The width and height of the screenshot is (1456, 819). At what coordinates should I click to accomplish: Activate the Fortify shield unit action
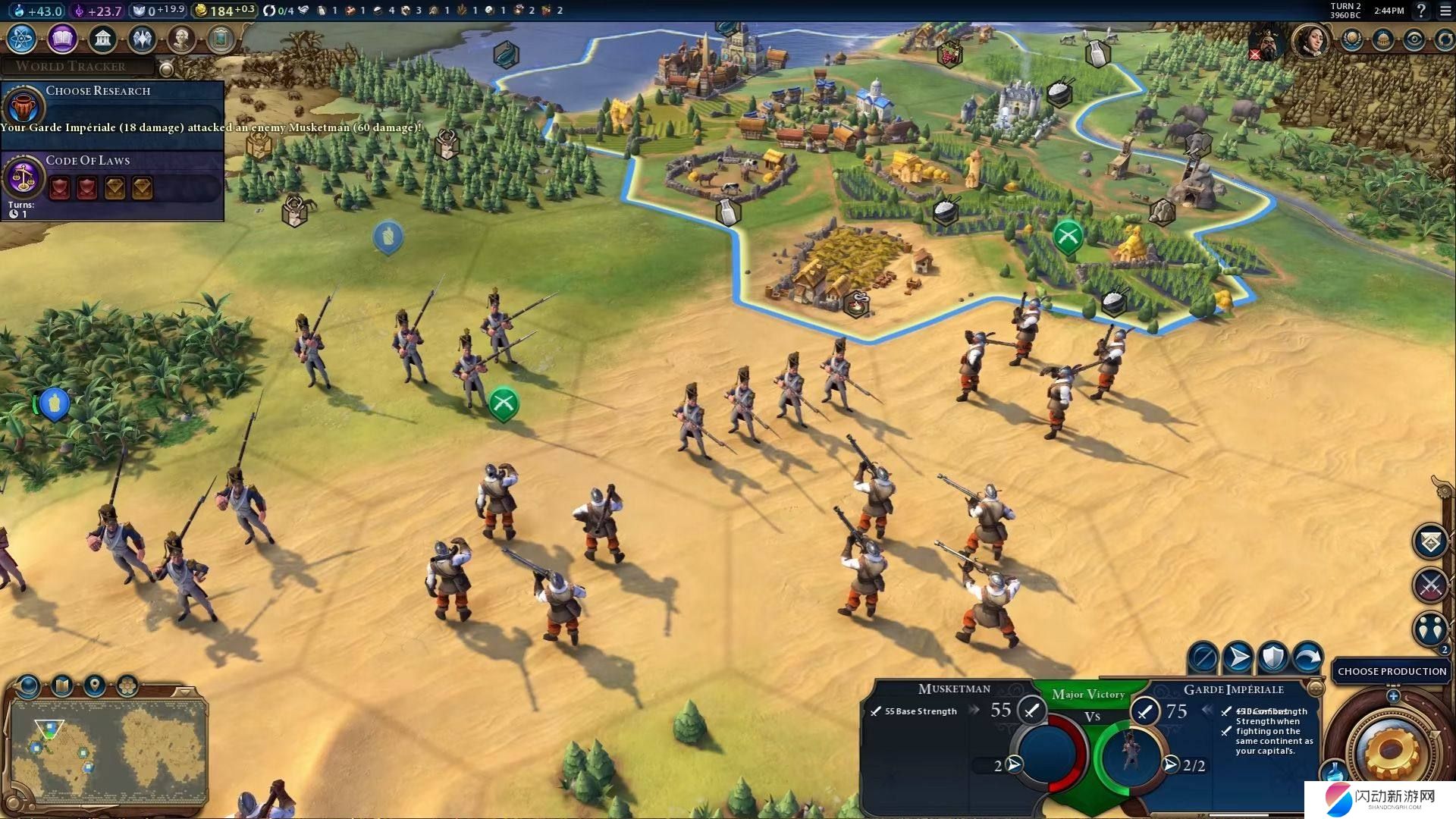(x=1273, y=657)
